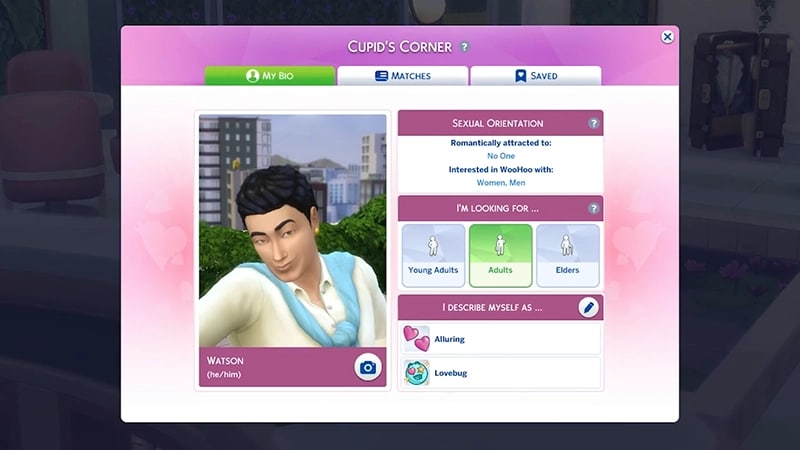Close the Cupid's Corner window

668,37
